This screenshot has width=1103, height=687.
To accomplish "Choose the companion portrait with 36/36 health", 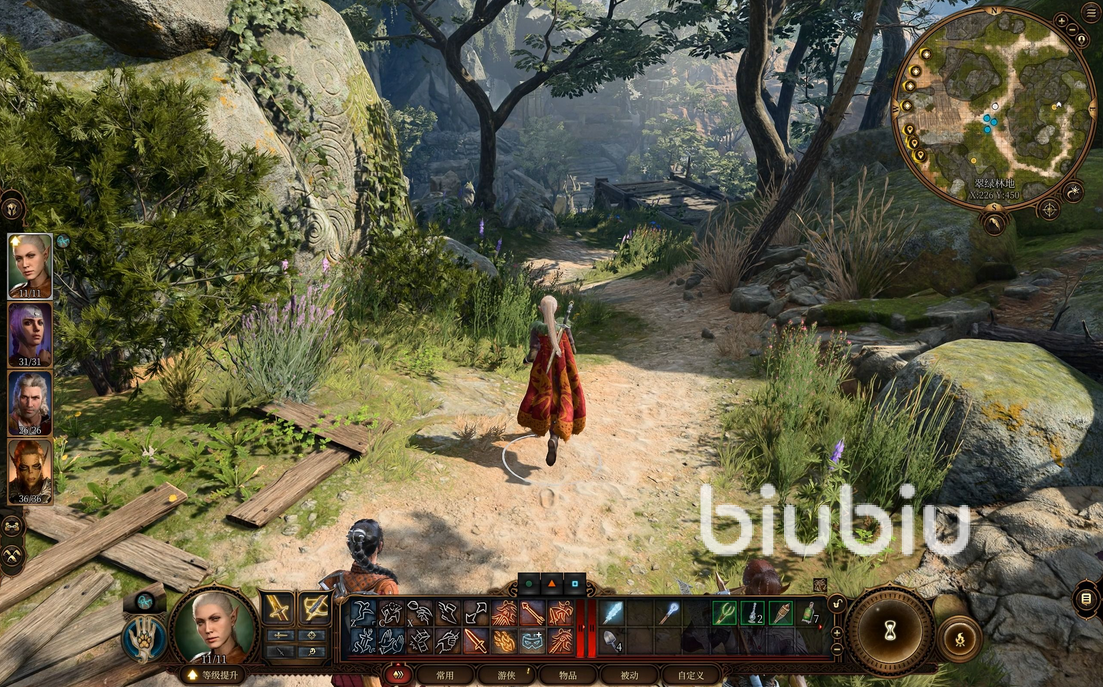I will [x=30, y=471].
